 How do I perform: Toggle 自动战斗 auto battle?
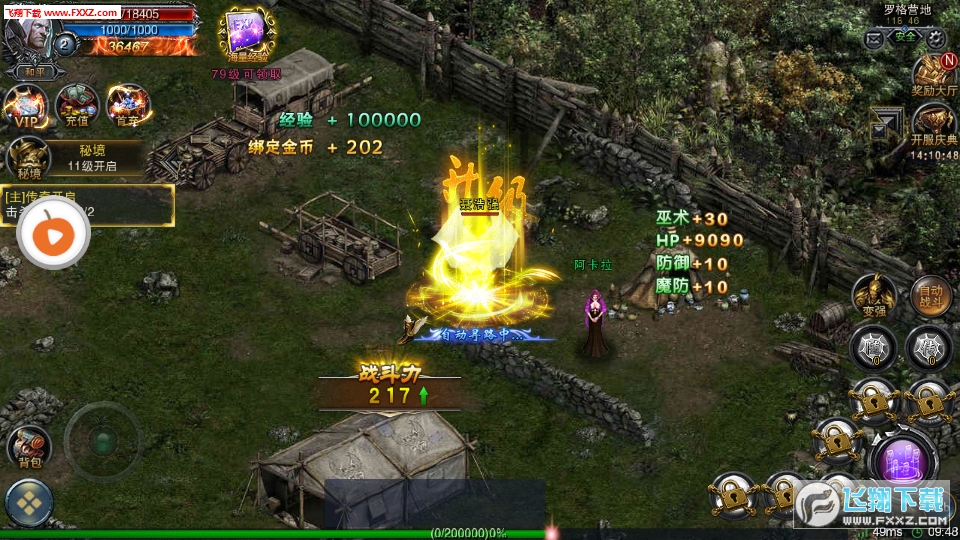[x=930, y=295]
